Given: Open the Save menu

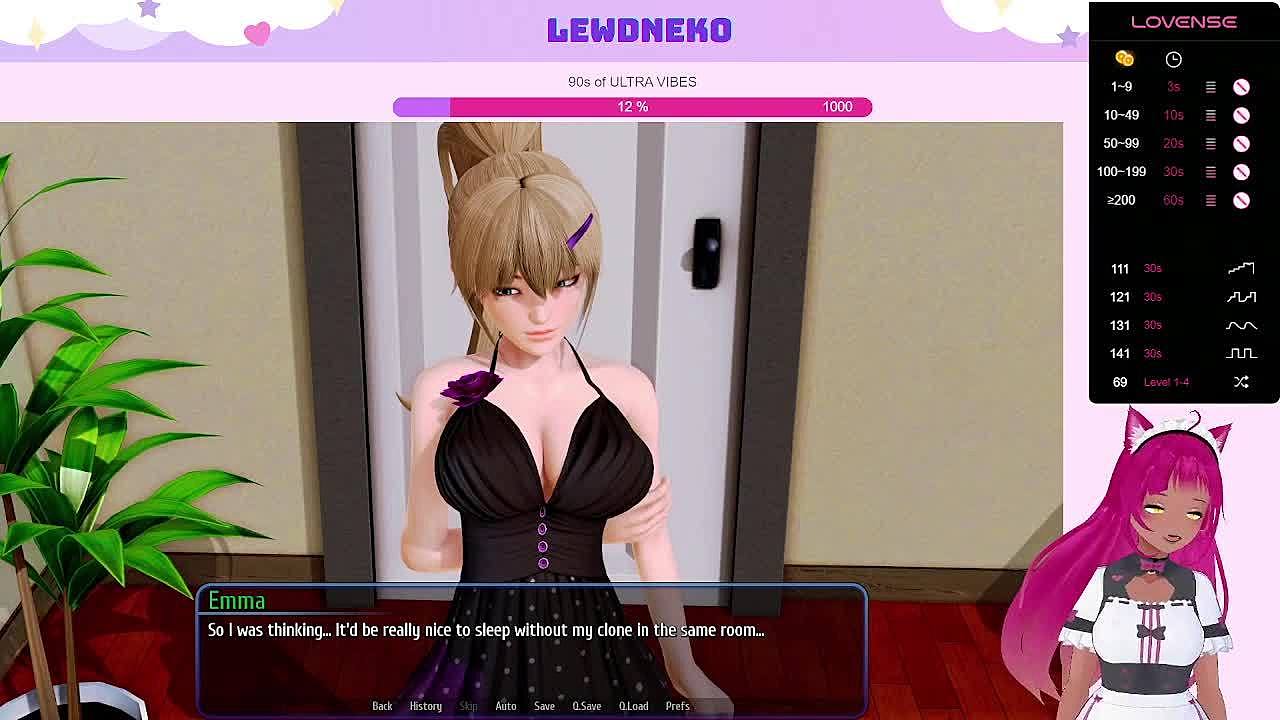Looking at the screenshot, I should 544,706.
